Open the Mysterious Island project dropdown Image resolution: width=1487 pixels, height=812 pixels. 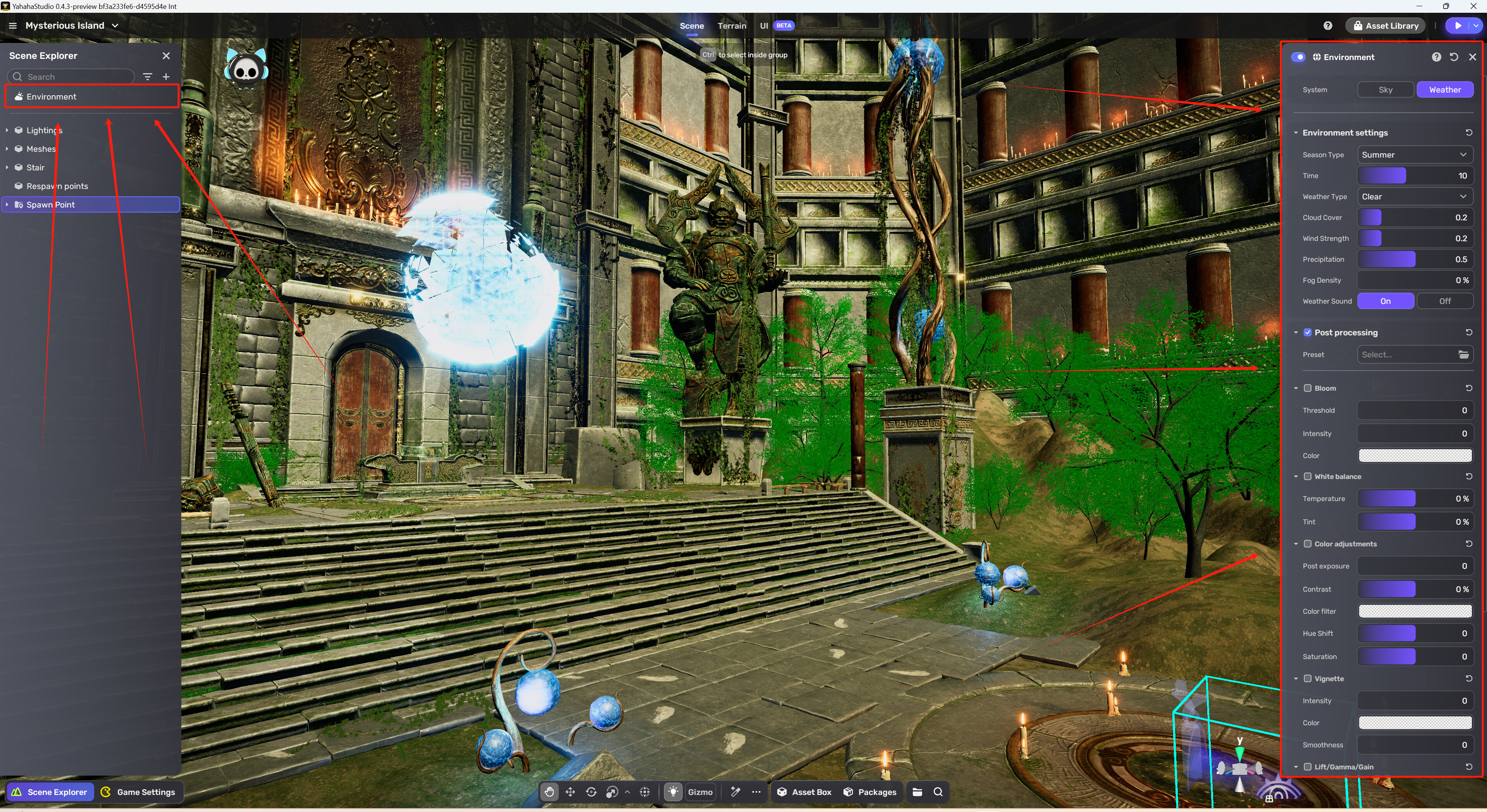click(72, 26)
